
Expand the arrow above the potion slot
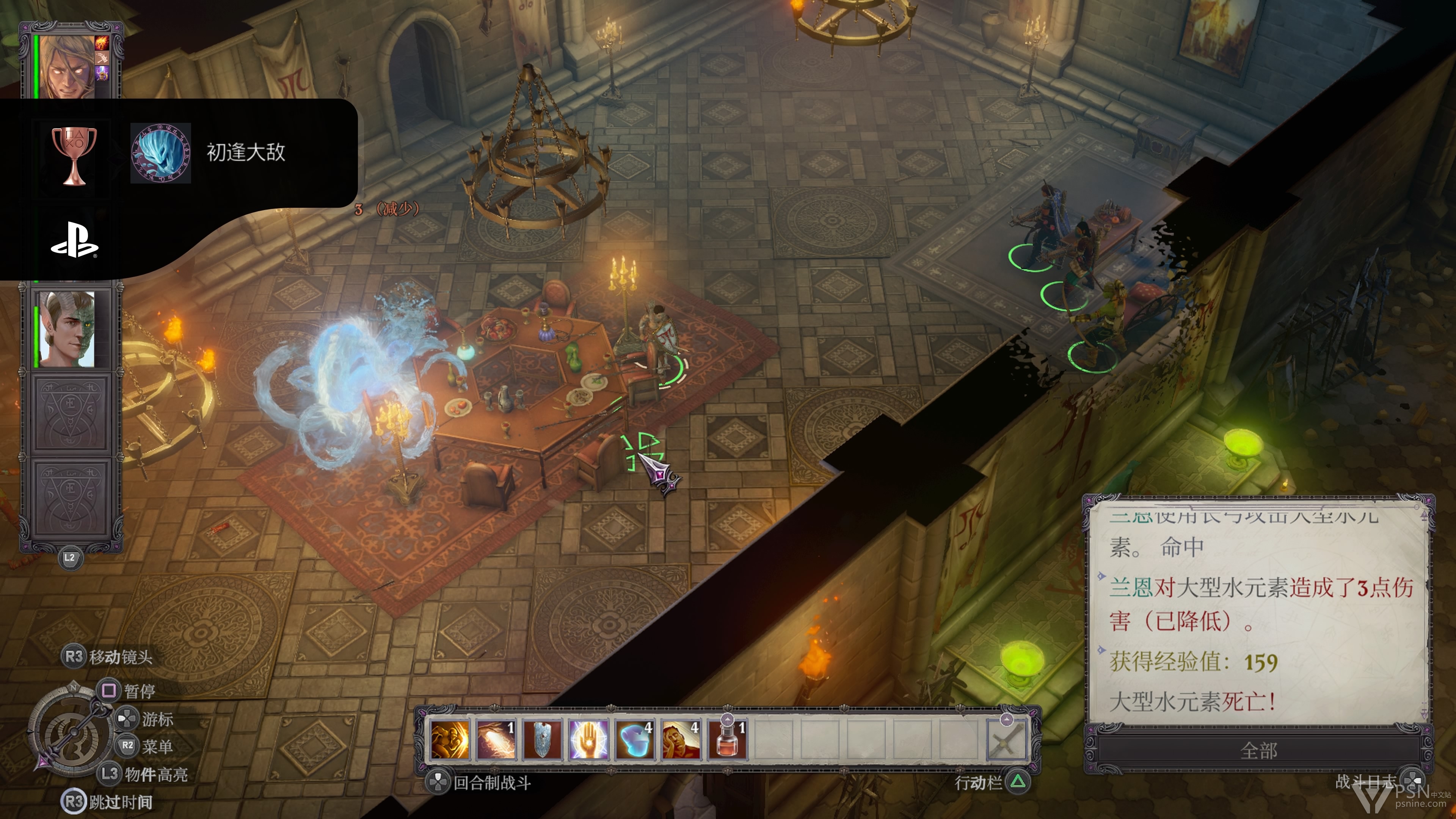(x=728, y=720)
